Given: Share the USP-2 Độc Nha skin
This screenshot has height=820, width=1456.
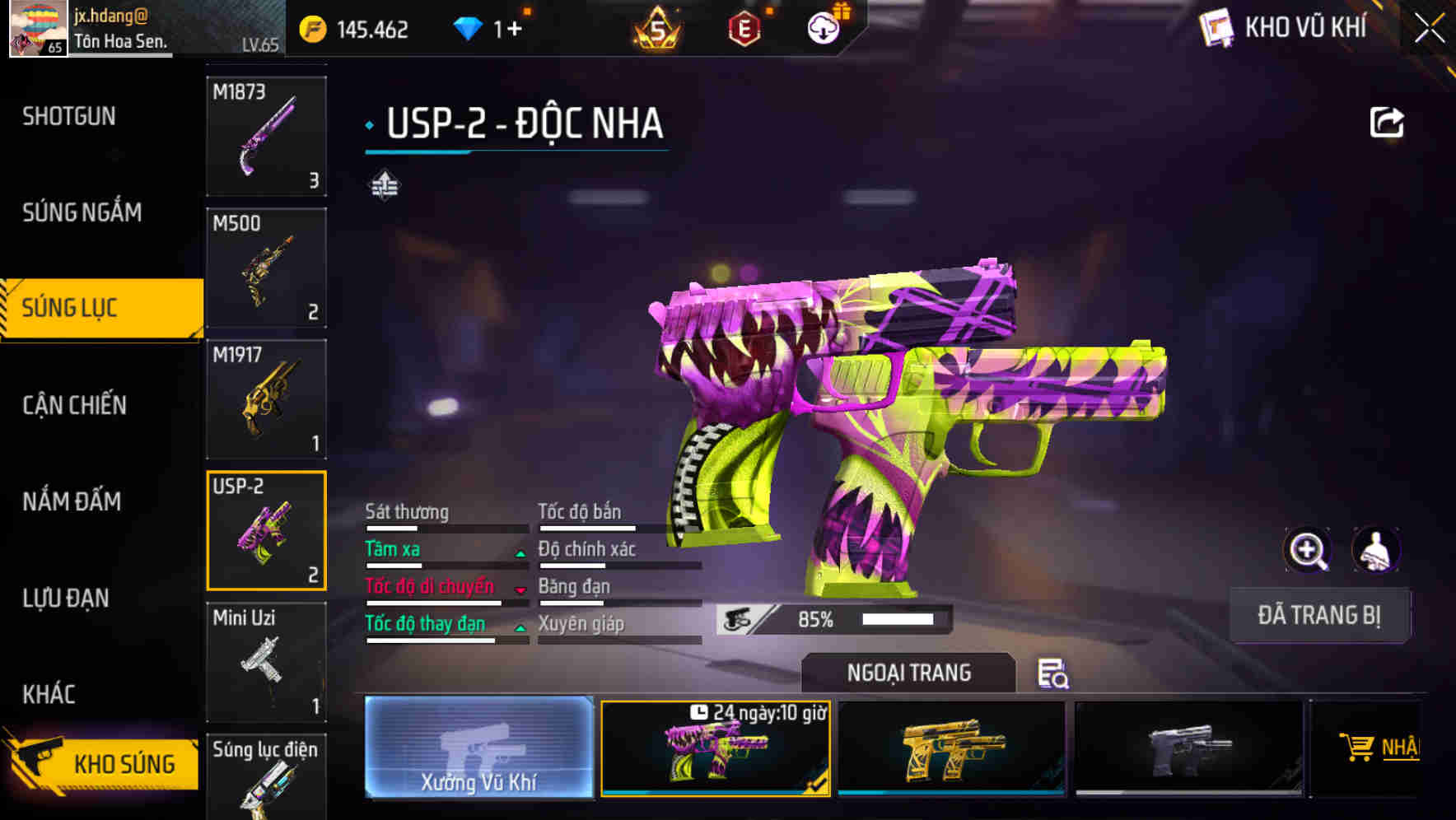Looking at the screenshot, I should 1388,121.
